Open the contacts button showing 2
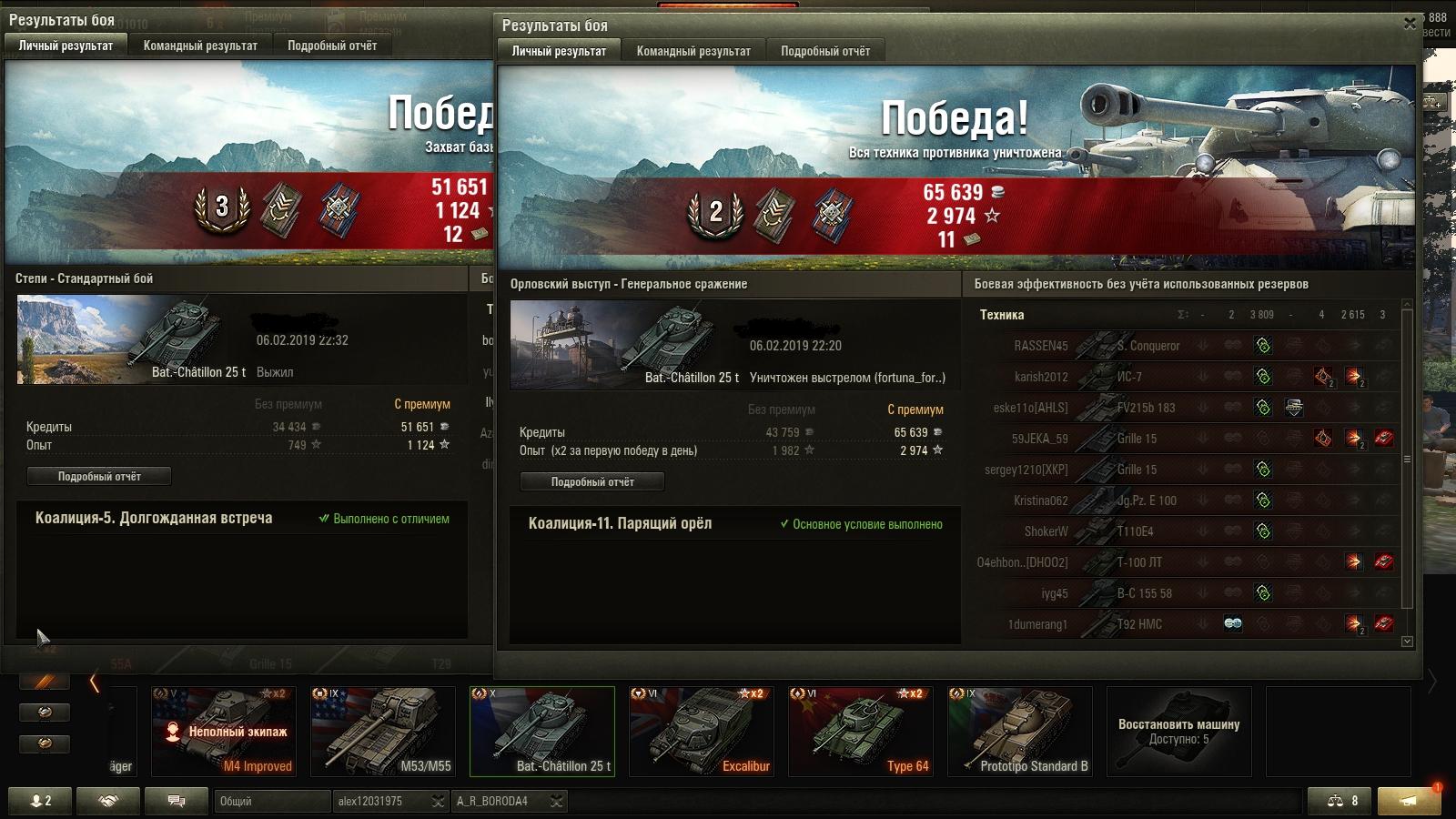The height and width of the screenshot is (819, 1456). pyautogui.click(x=41, y=801)
